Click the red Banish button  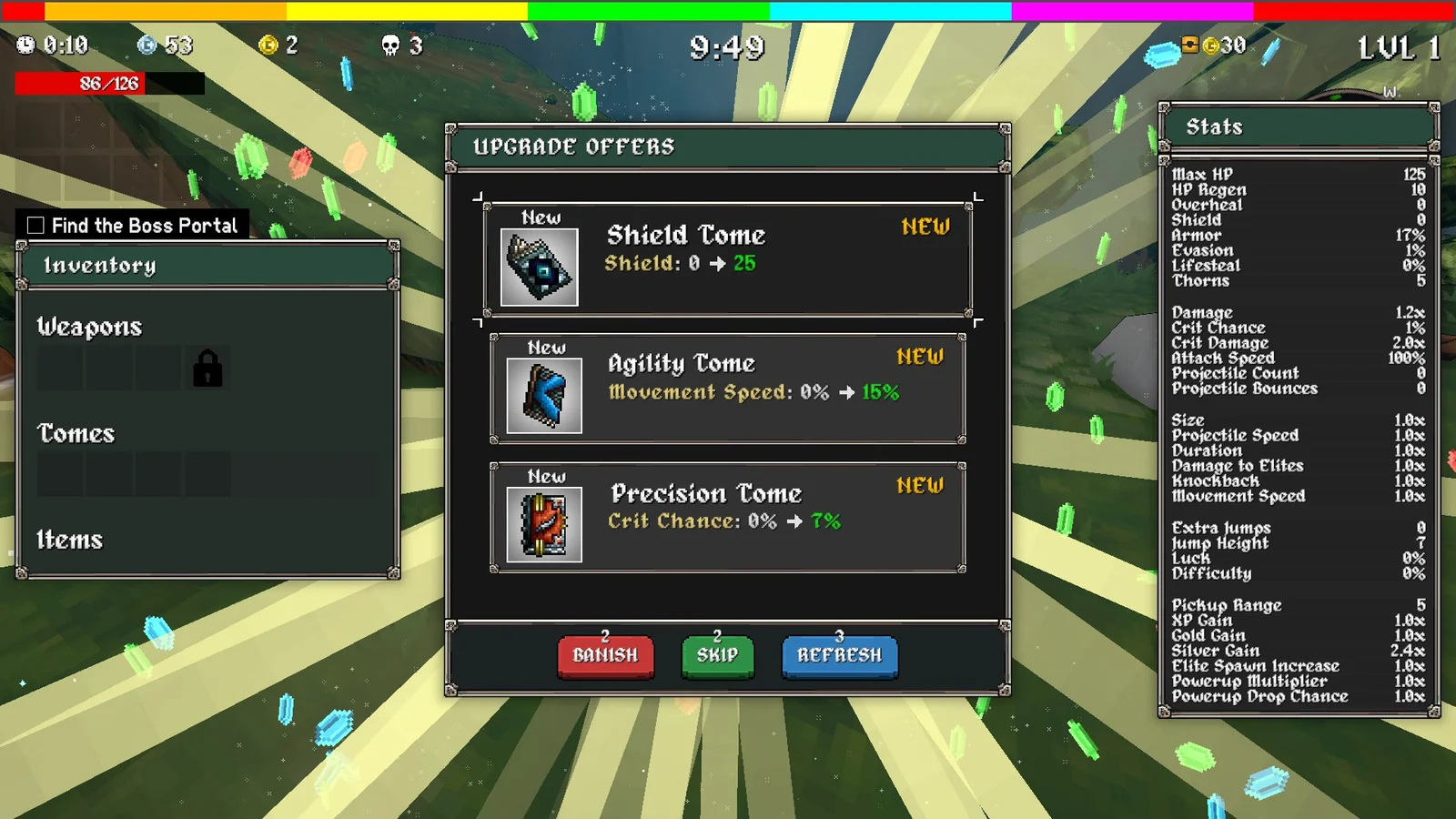[x=605, y=655]
